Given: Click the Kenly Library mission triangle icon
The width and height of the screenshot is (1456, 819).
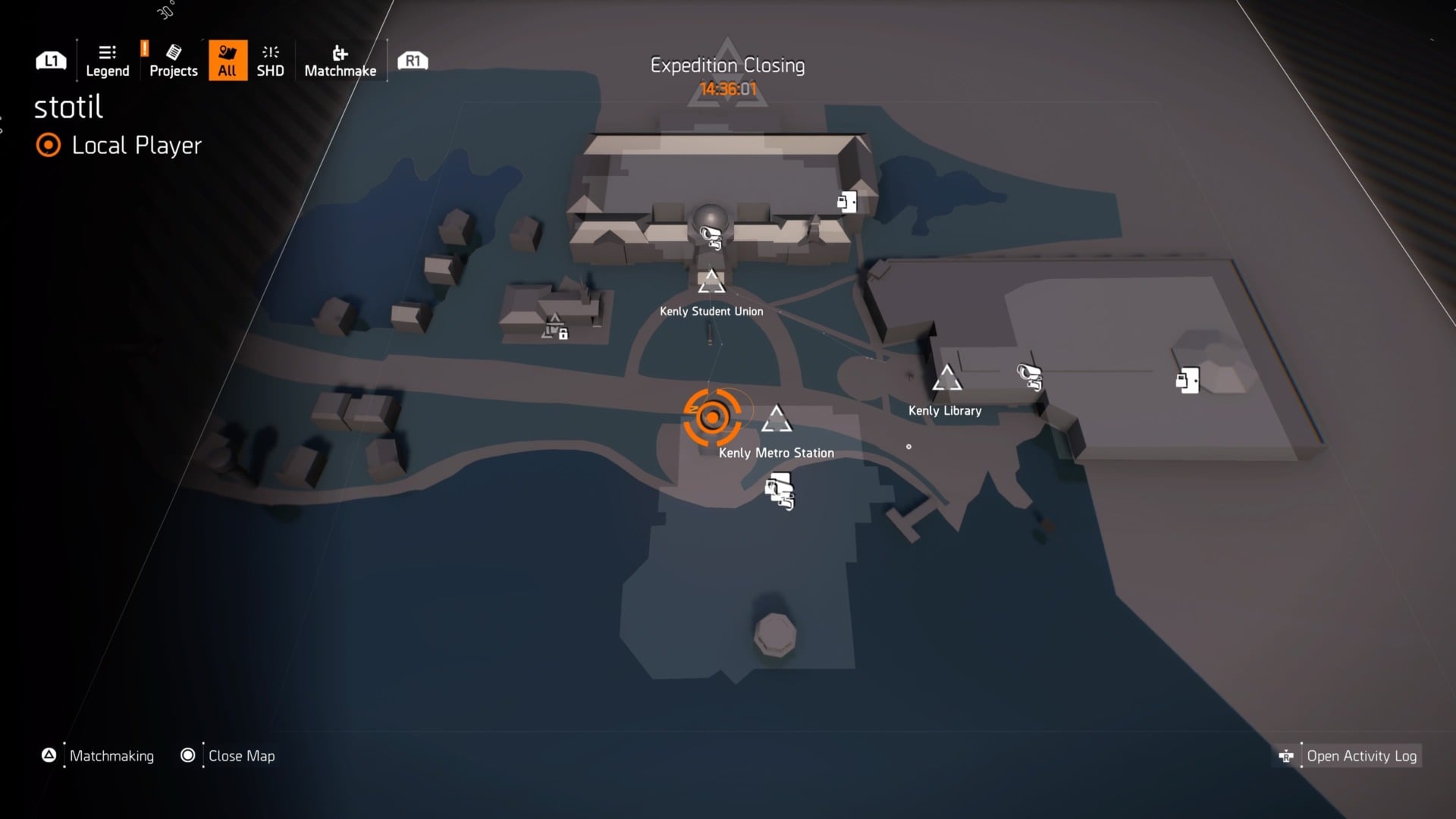Looking at the screenshot, I should (949, 377).
